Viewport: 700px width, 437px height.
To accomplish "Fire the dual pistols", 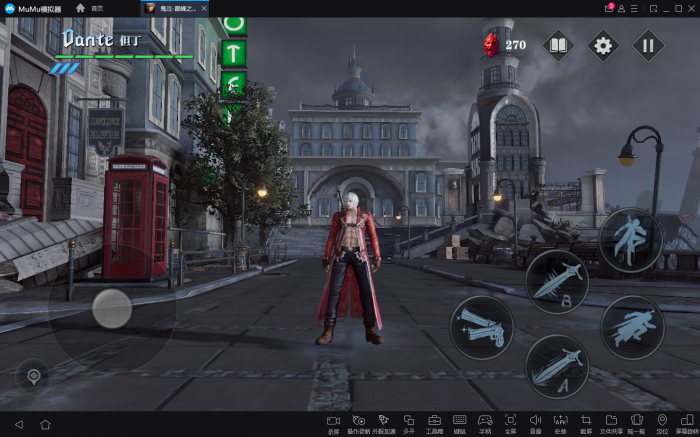I will [x=482, y=326].
